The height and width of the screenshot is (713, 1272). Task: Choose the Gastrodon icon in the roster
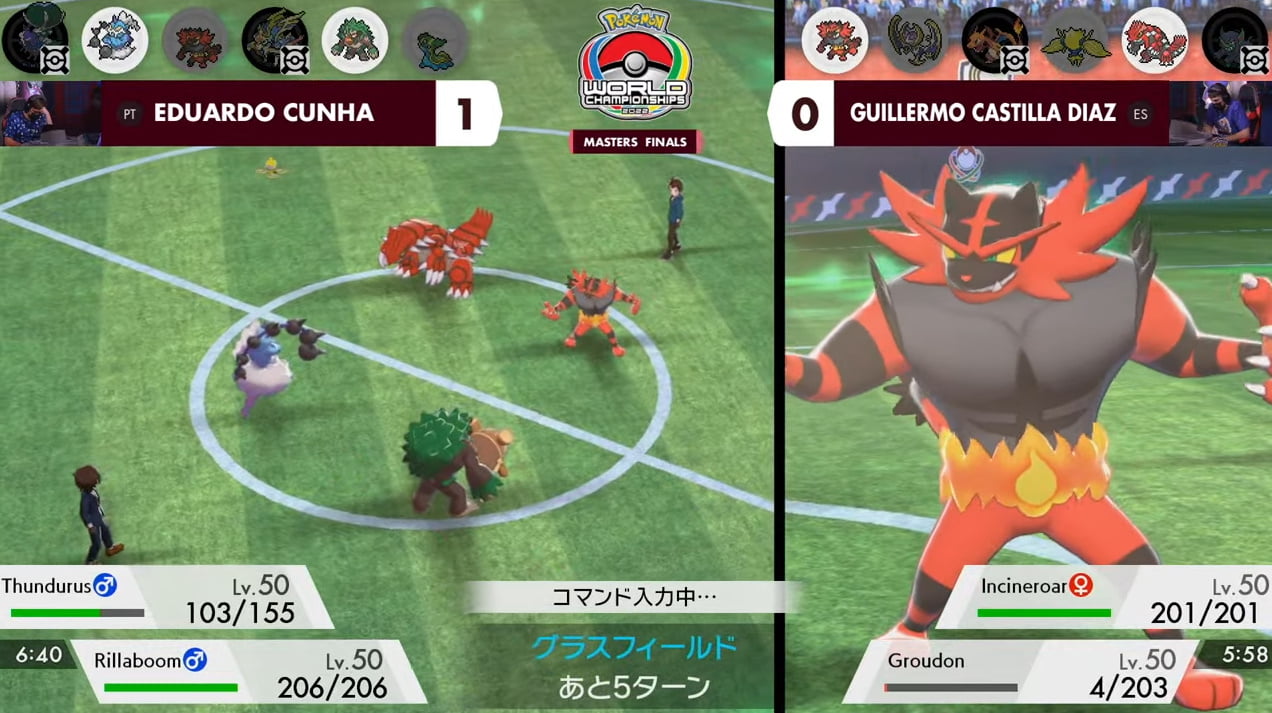tap(435, 40)
